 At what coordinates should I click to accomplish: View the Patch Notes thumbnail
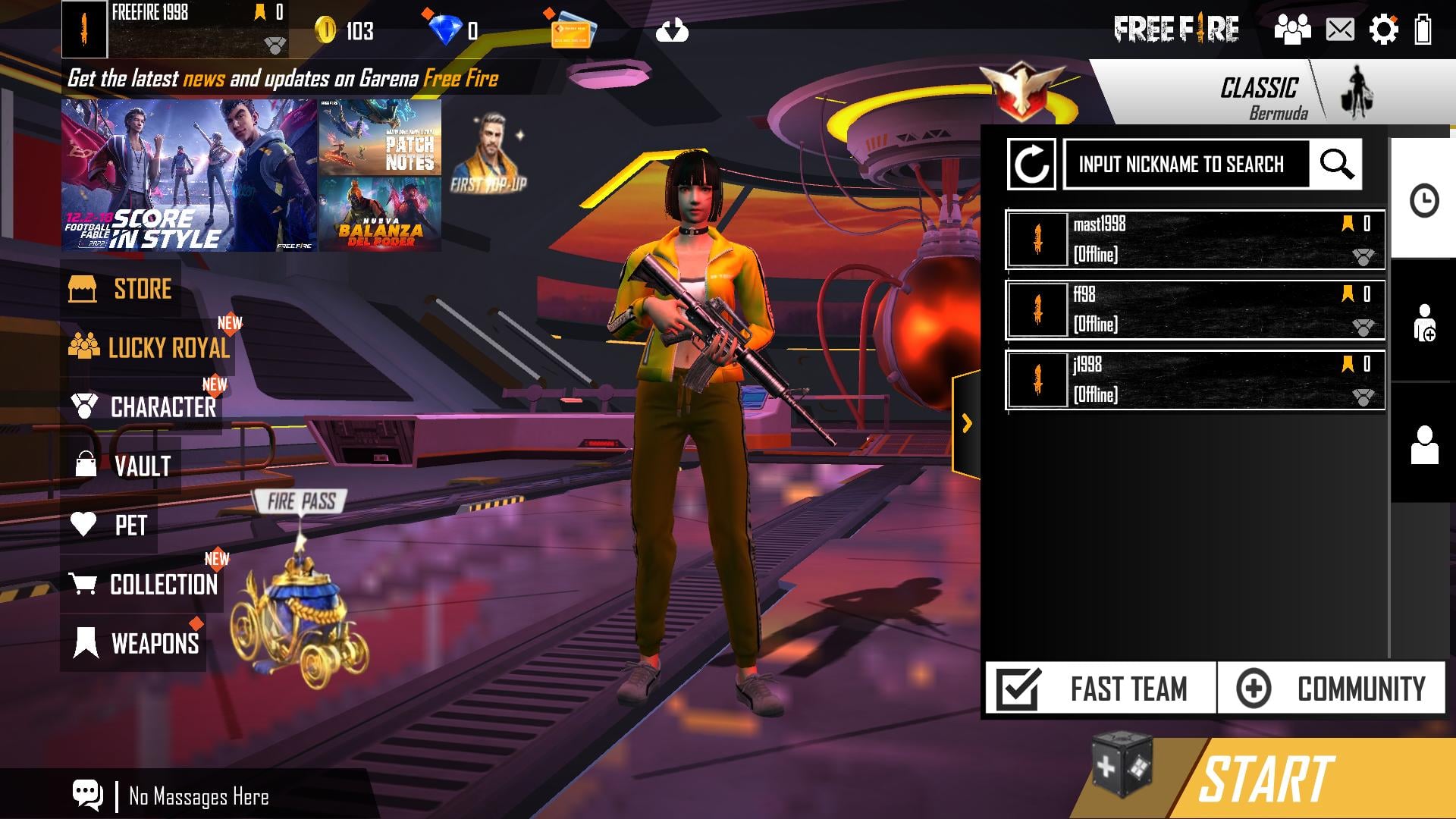point(380,137)
